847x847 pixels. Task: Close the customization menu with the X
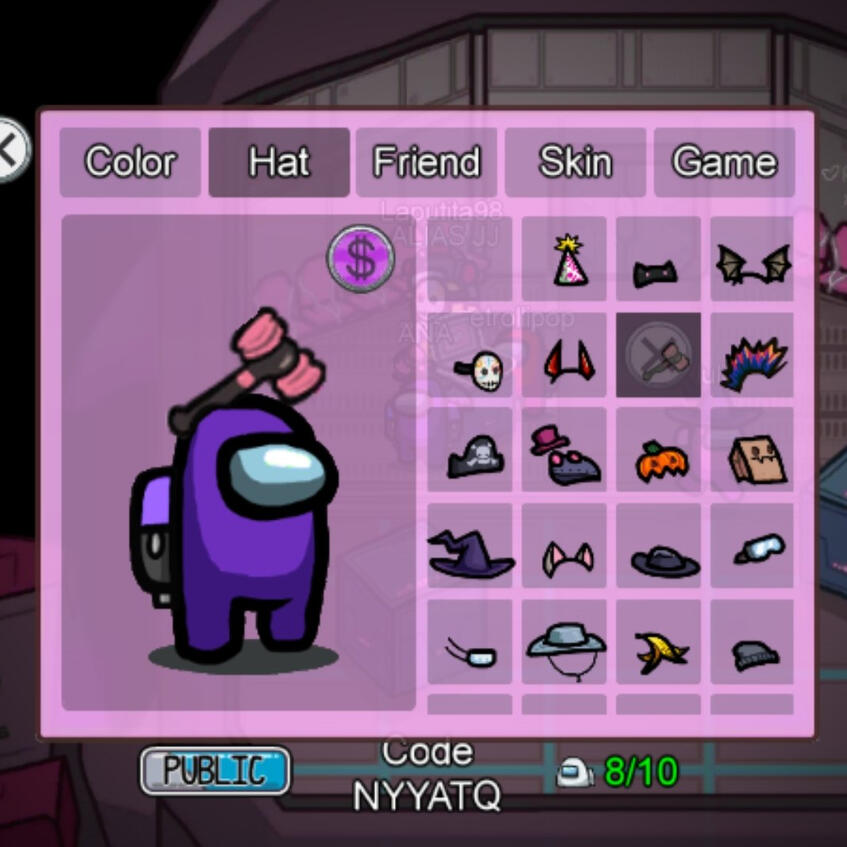coord(10,150)
